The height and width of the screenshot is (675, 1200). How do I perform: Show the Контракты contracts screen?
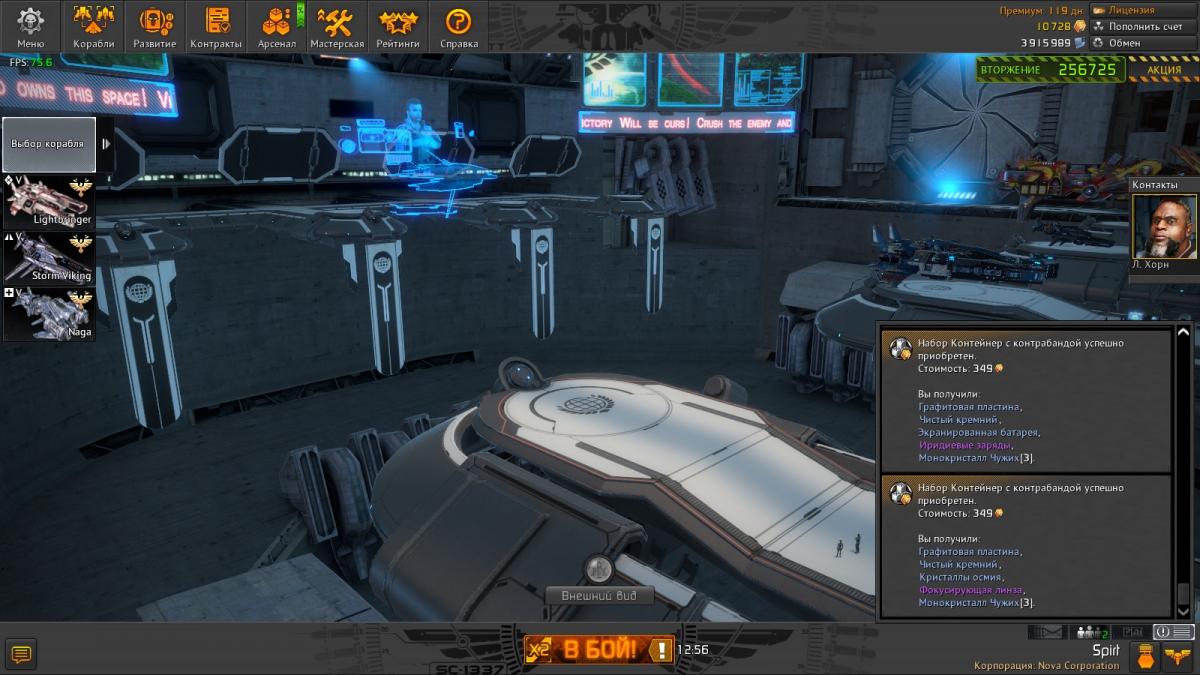pos(216,27)
